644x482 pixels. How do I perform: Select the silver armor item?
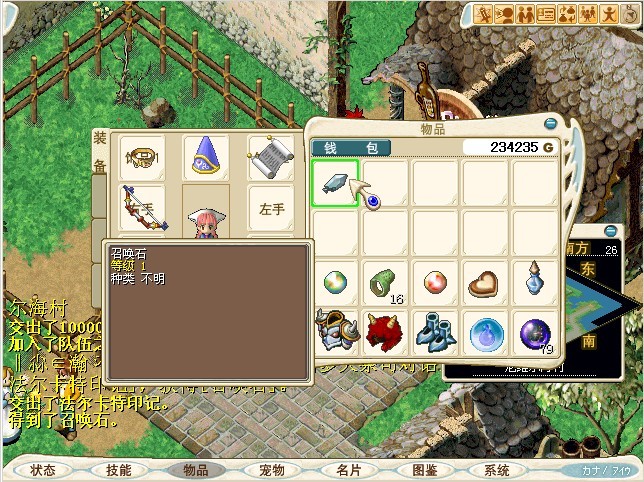click(334, 331)
